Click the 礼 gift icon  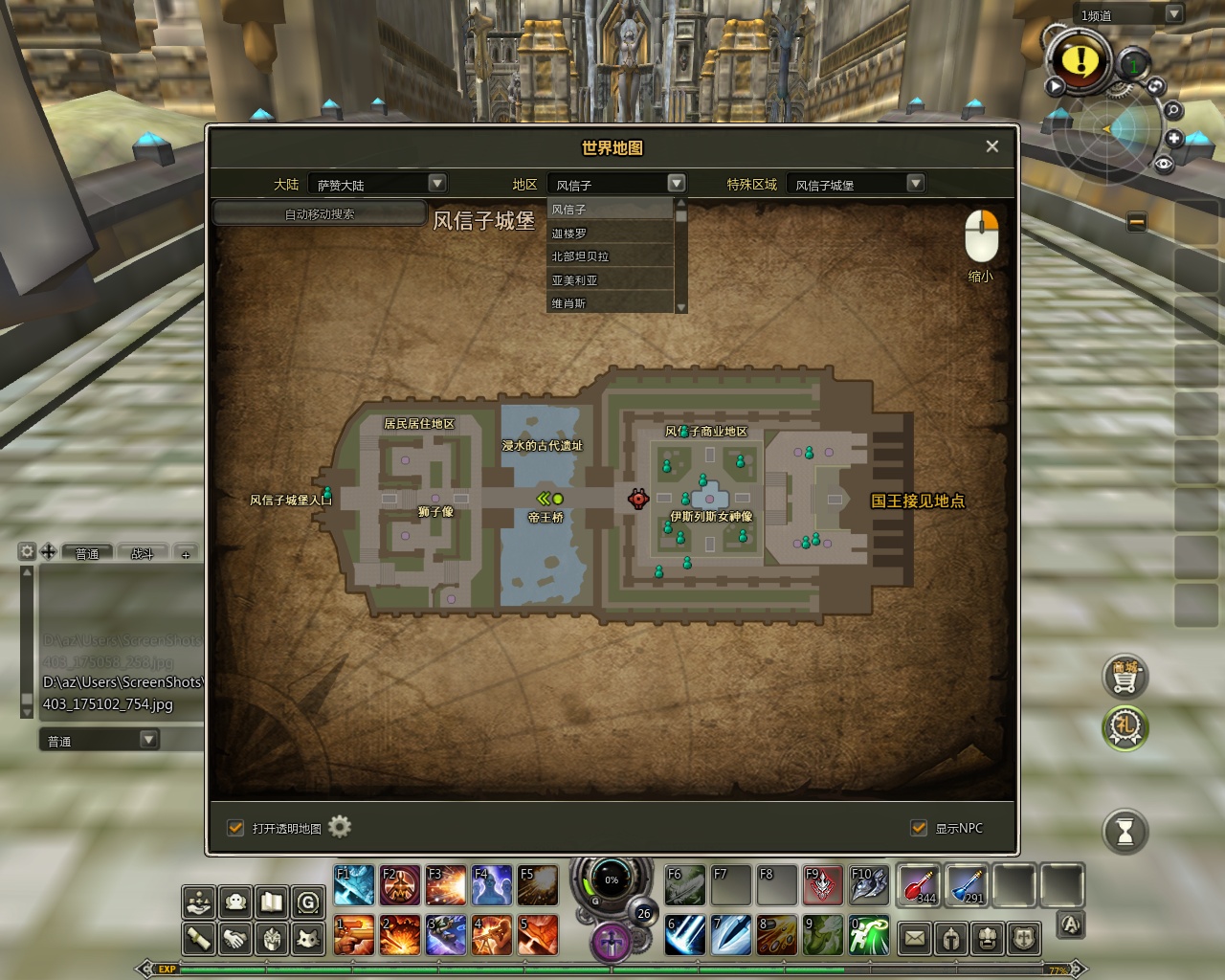1125,727
